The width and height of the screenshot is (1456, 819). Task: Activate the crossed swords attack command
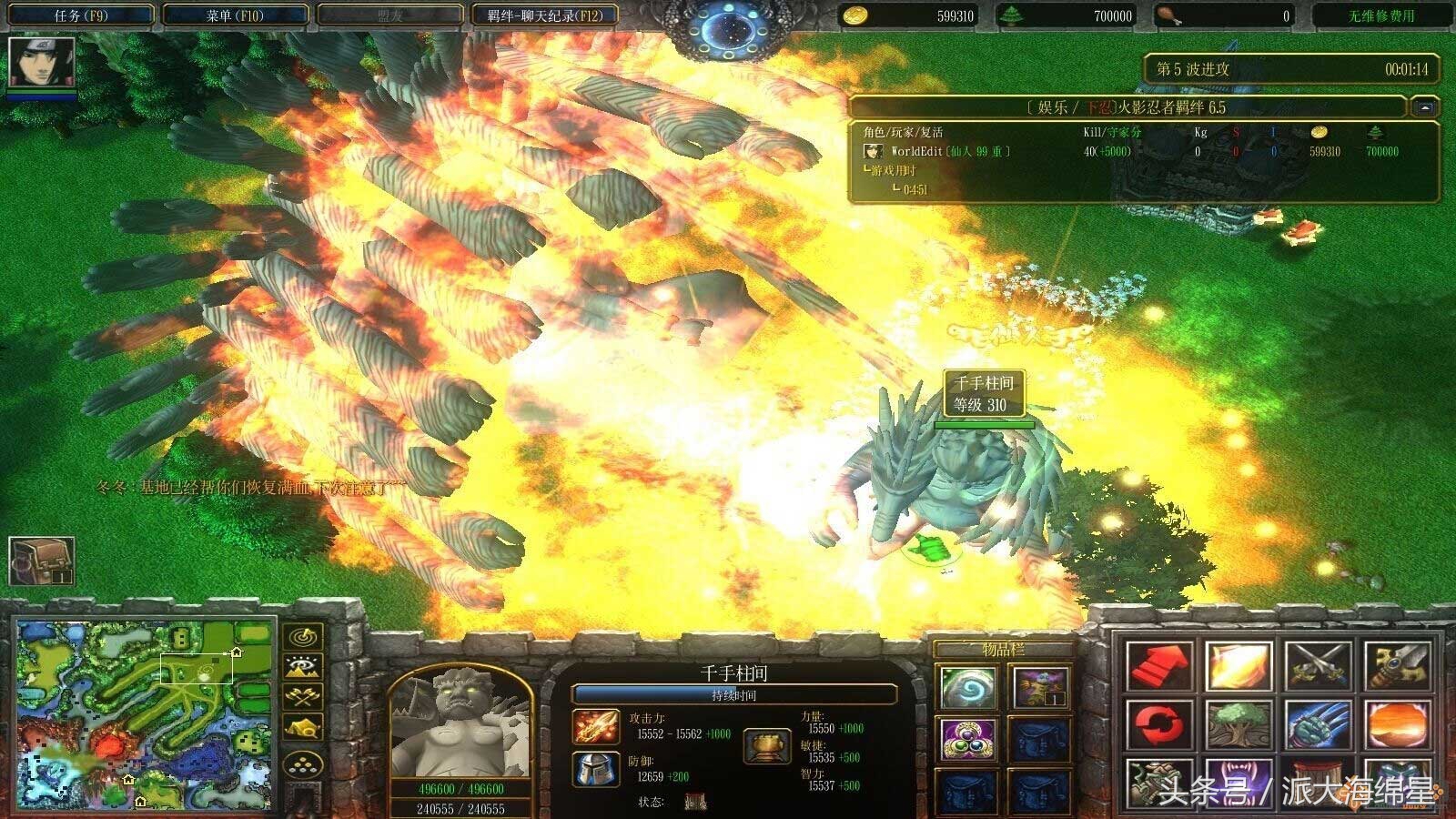tap(1317, 666)
